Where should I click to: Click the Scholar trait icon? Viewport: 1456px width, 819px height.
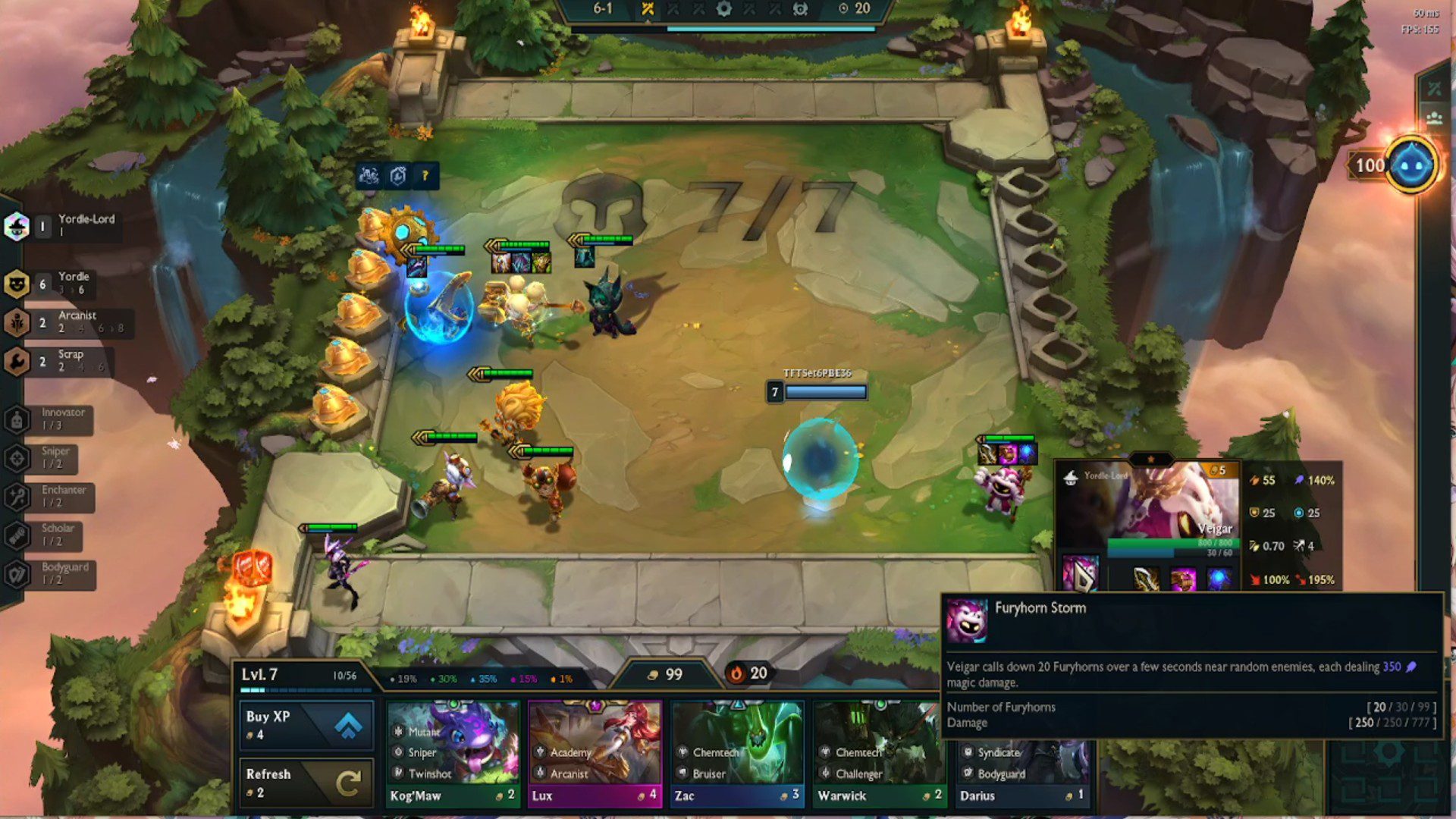pyautogui.click(x=17, y=534)
